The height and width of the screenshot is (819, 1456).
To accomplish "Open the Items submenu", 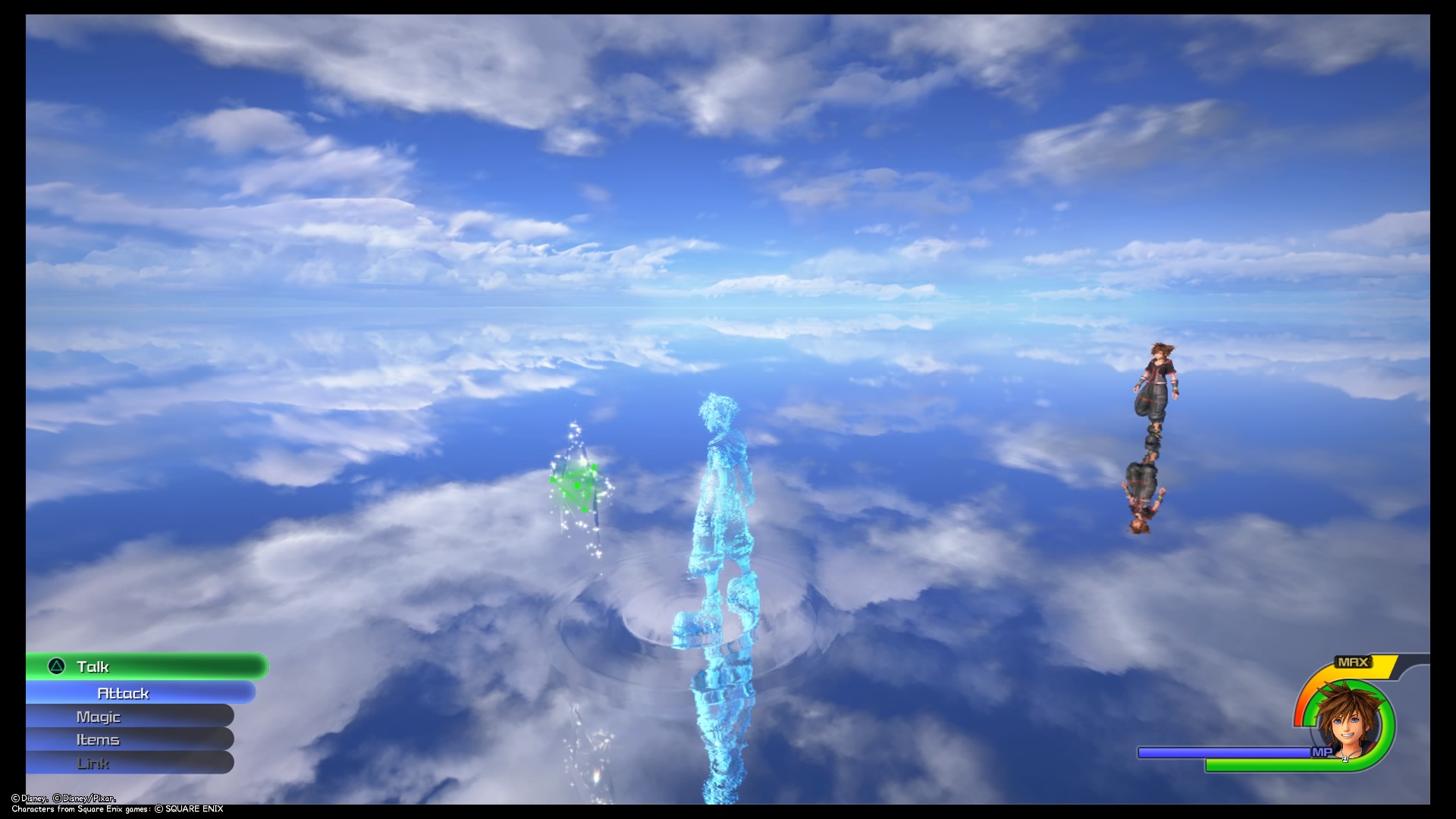I will (96, 739).
